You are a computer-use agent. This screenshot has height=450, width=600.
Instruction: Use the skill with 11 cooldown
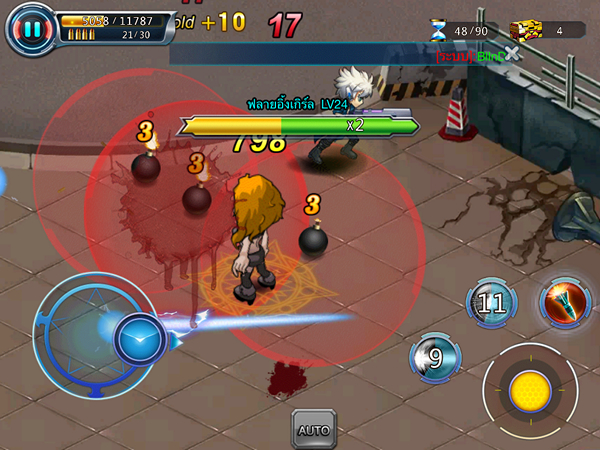click(x=492, y=303)
